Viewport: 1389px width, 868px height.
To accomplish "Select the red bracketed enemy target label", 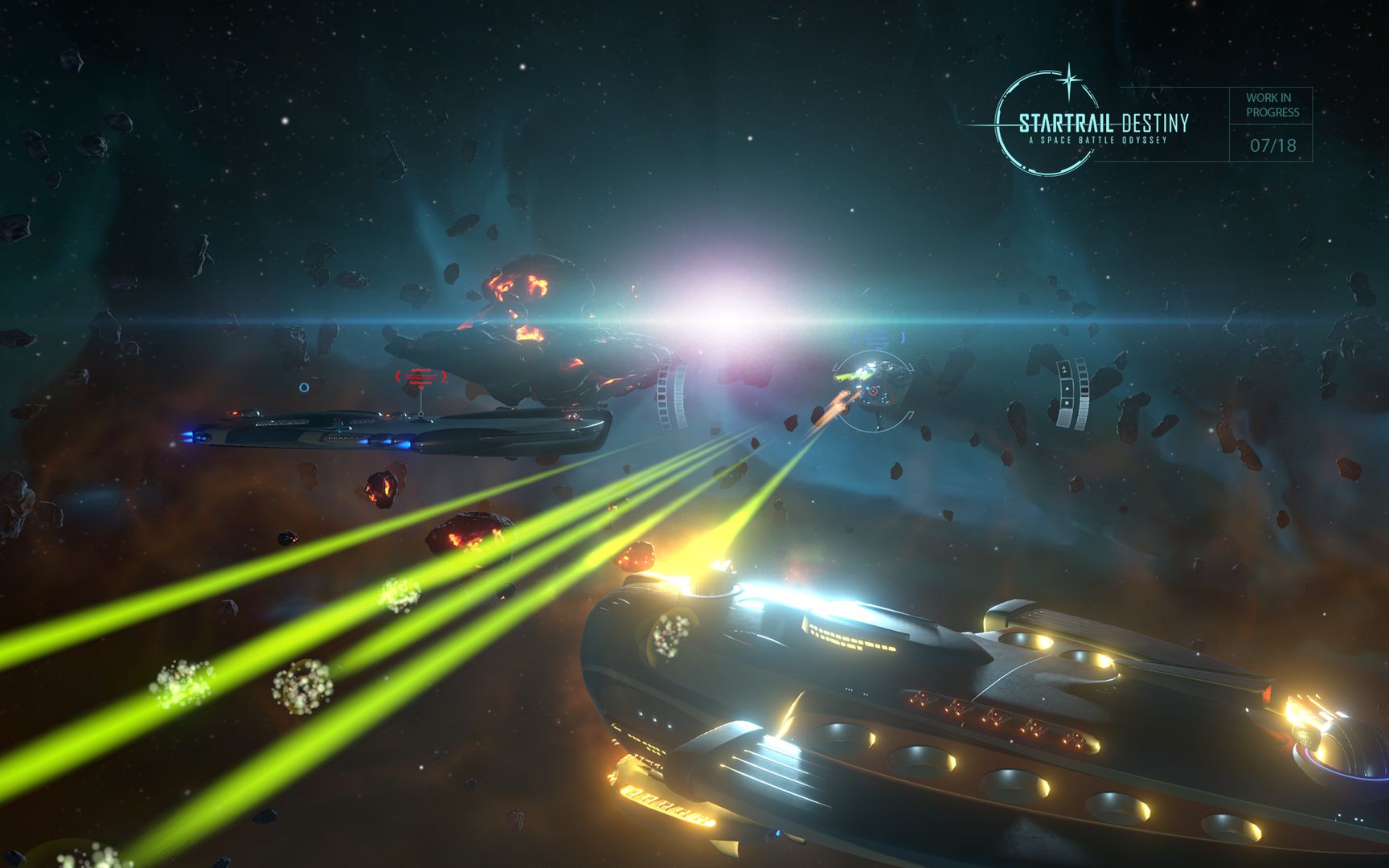I will point(420,377).
